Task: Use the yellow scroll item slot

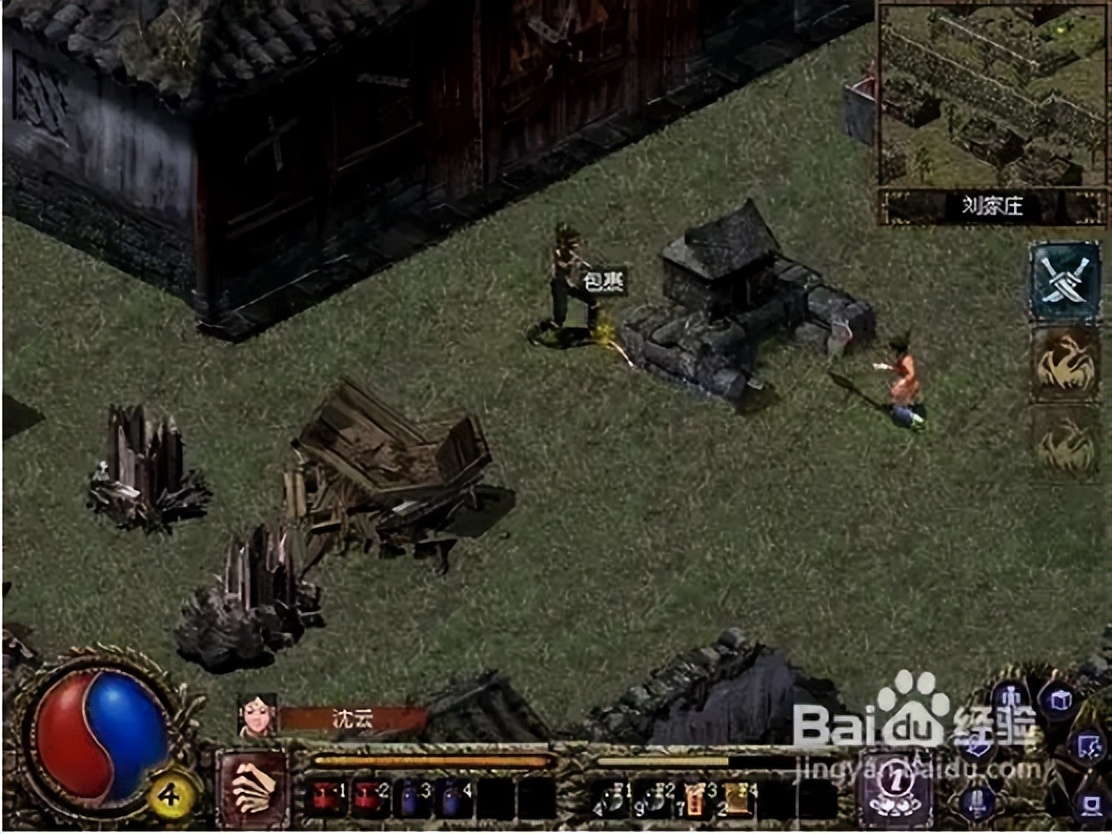Action: click(x=737, y=799)
